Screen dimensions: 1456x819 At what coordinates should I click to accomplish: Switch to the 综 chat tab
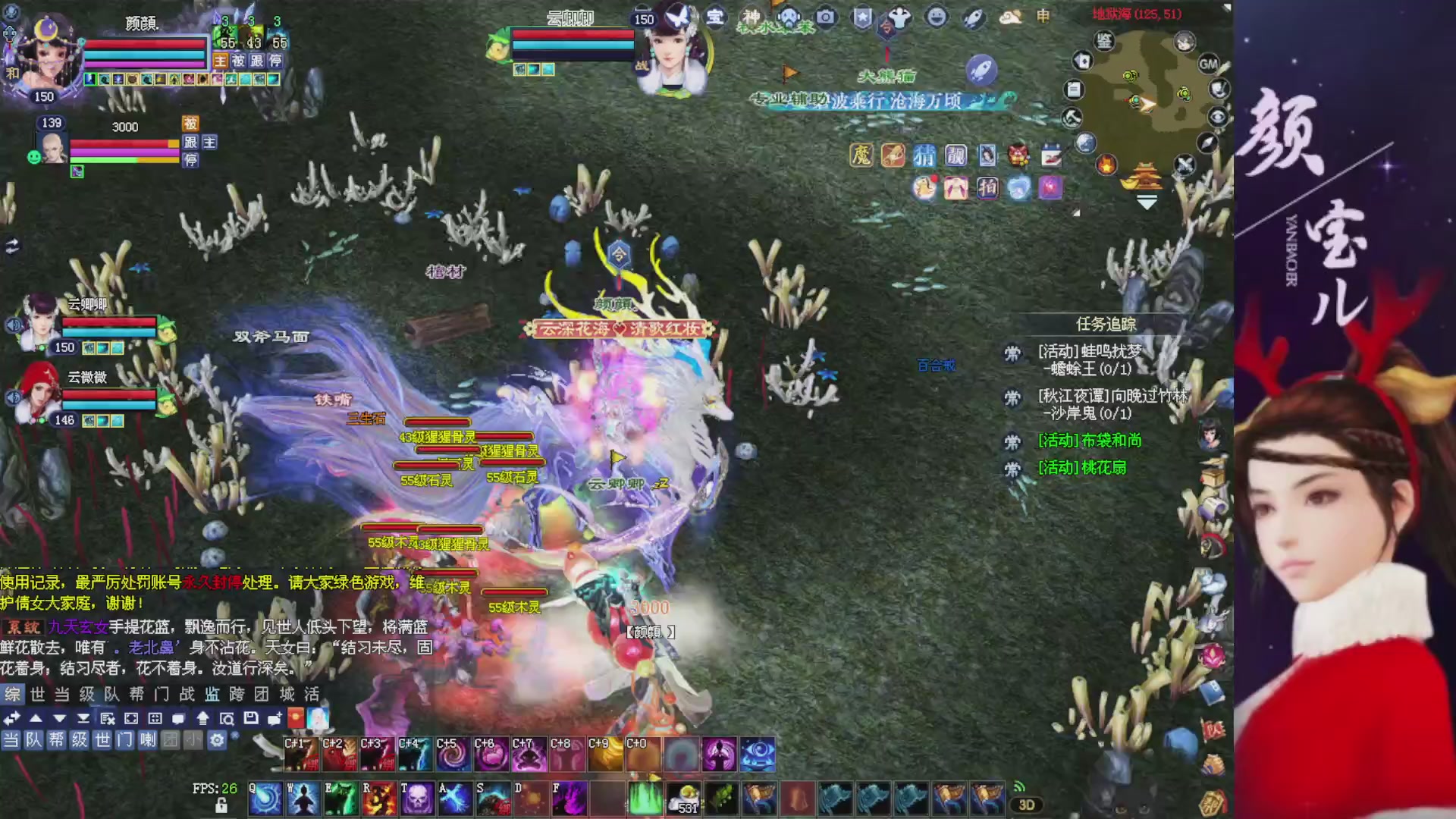coord(11,695)
